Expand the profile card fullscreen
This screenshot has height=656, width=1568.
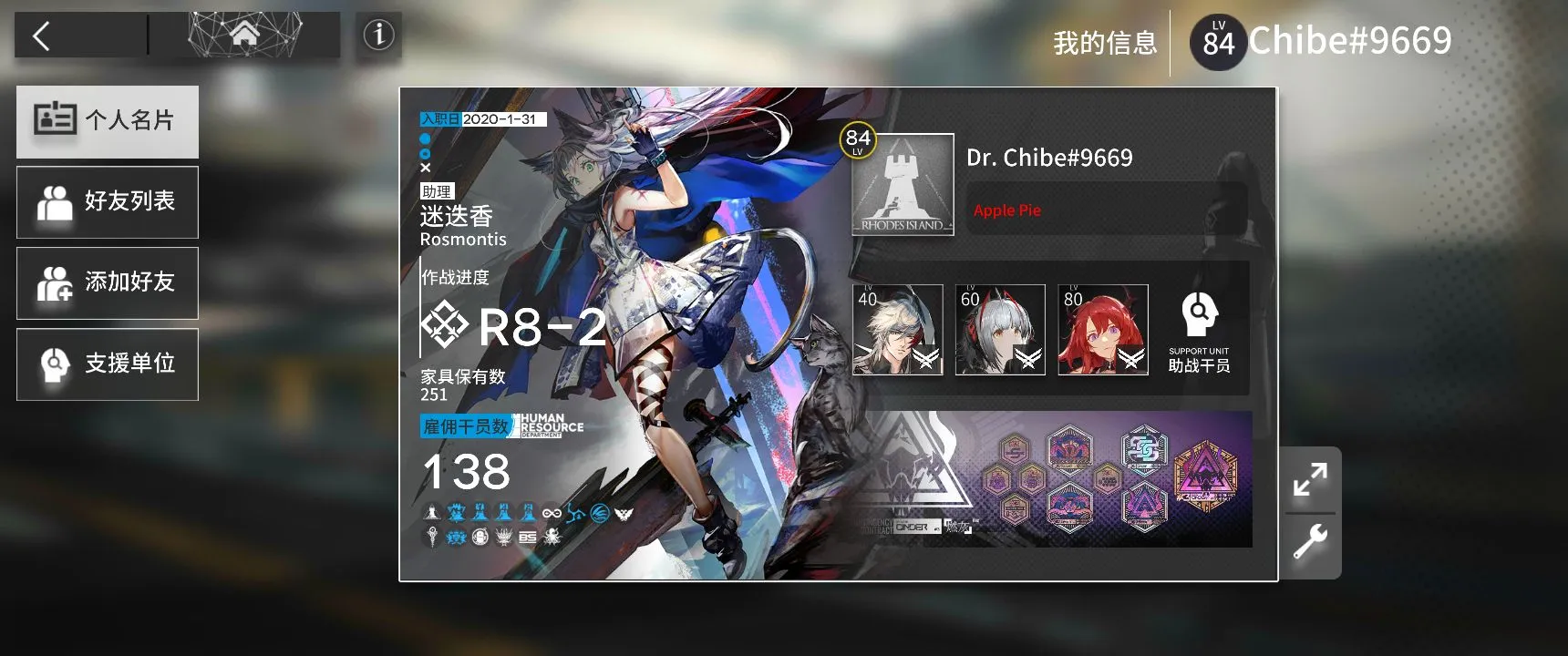pos(1310,479)
